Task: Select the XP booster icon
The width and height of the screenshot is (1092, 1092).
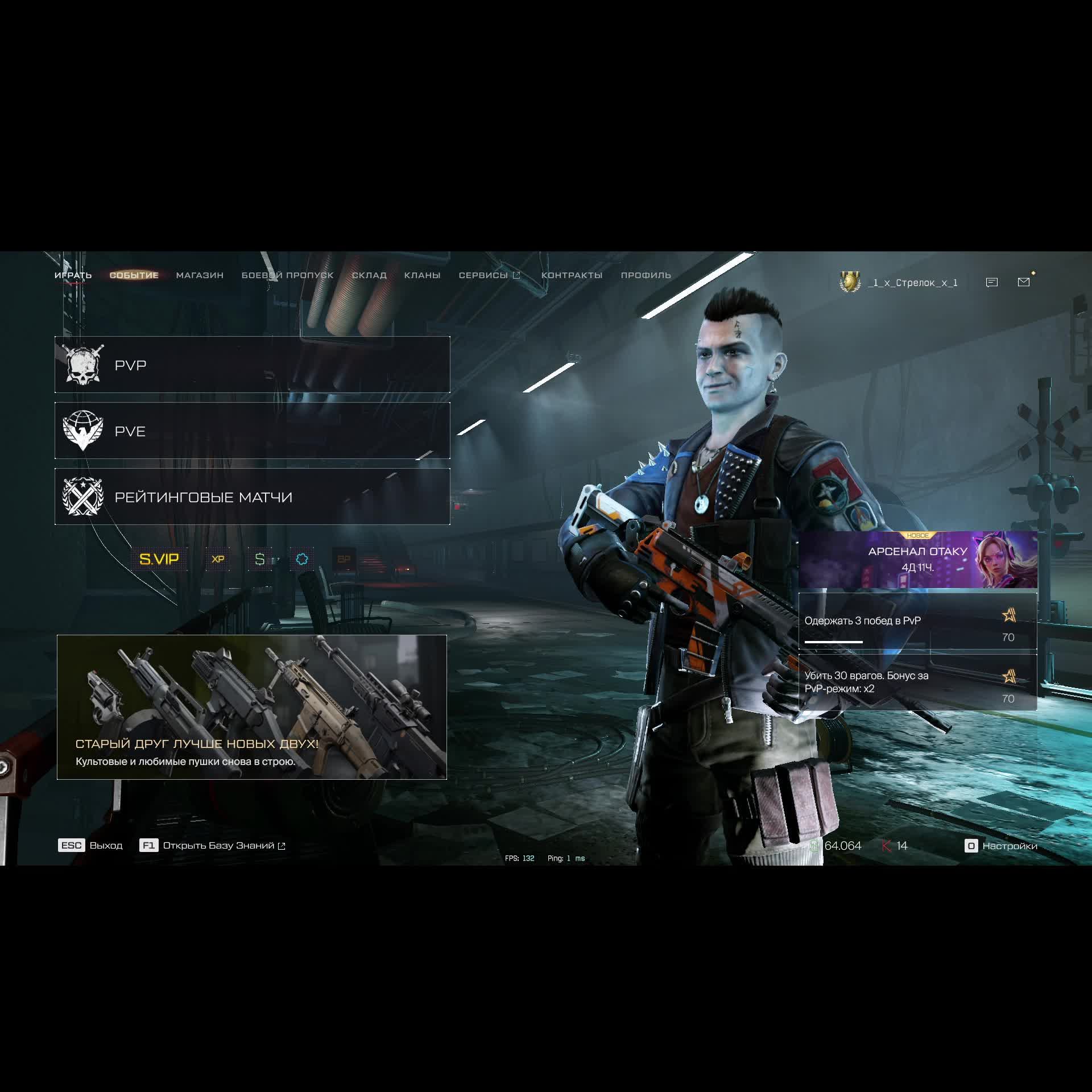Action: pos(218,559)
